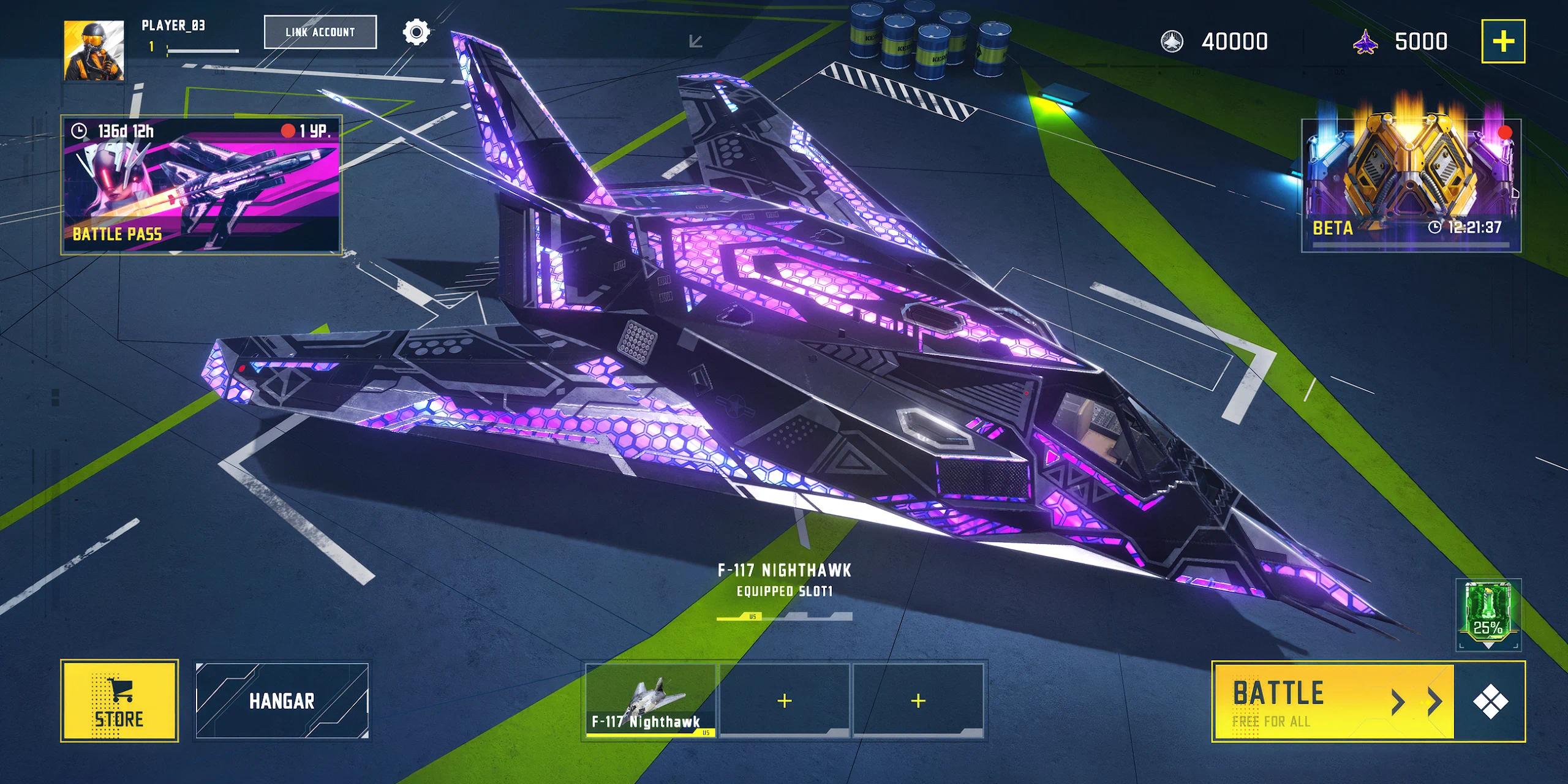Add currency with the yellow plus button
The width and height of the screenshot is (1568, 784).
pyautogui.click(x=1503, y=41)
